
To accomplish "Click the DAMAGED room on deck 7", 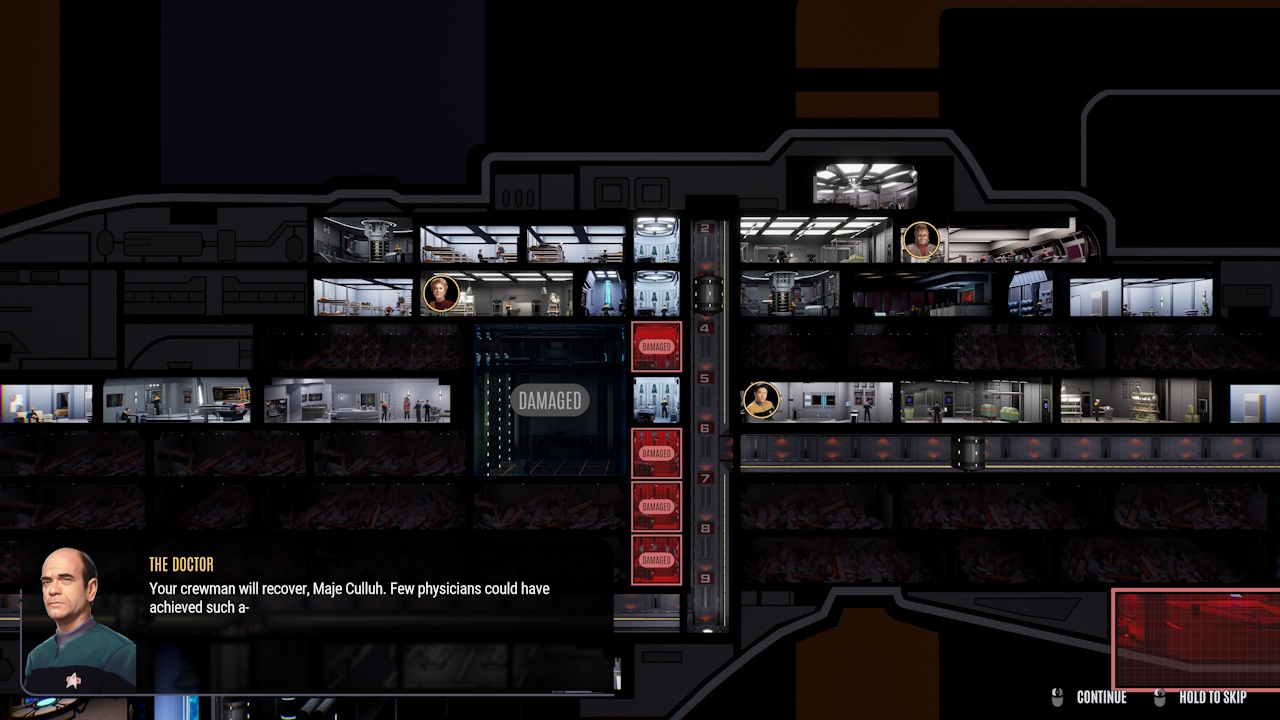I will click(656, 506).
